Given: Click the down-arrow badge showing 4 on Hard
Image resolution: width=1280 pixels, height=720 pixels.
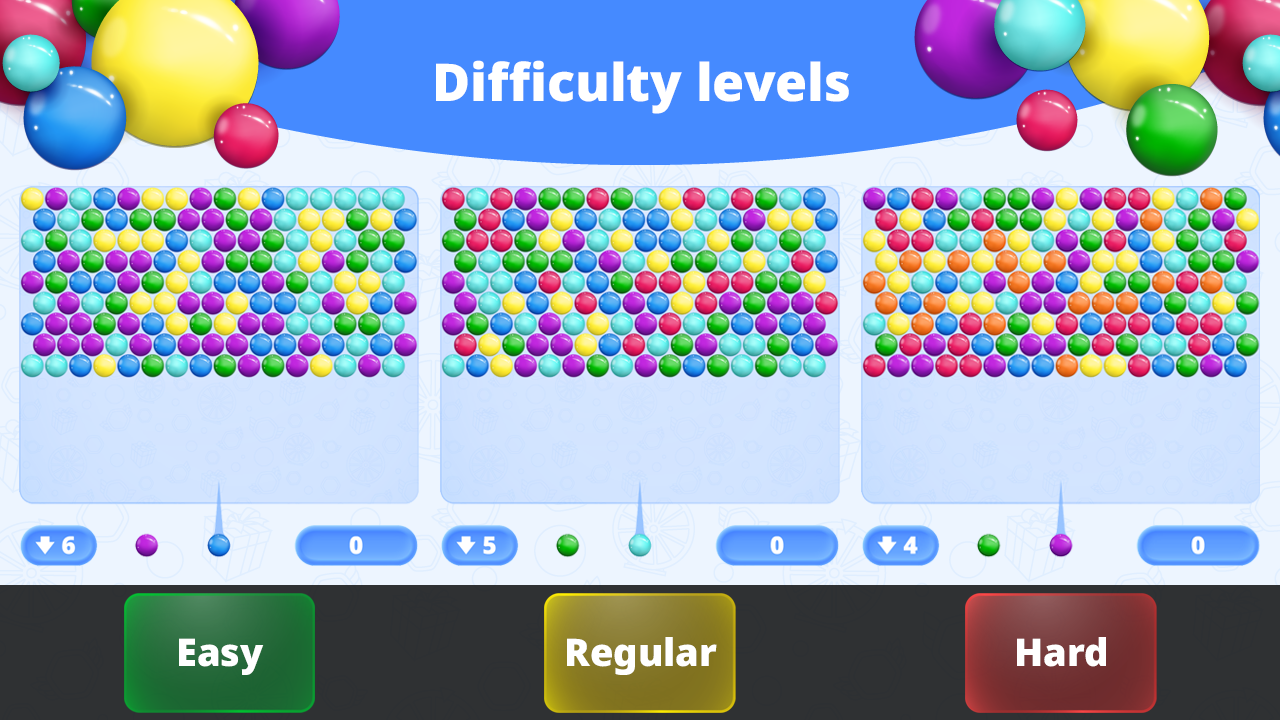Looking at the screenshot, I should tap(899, 545).
